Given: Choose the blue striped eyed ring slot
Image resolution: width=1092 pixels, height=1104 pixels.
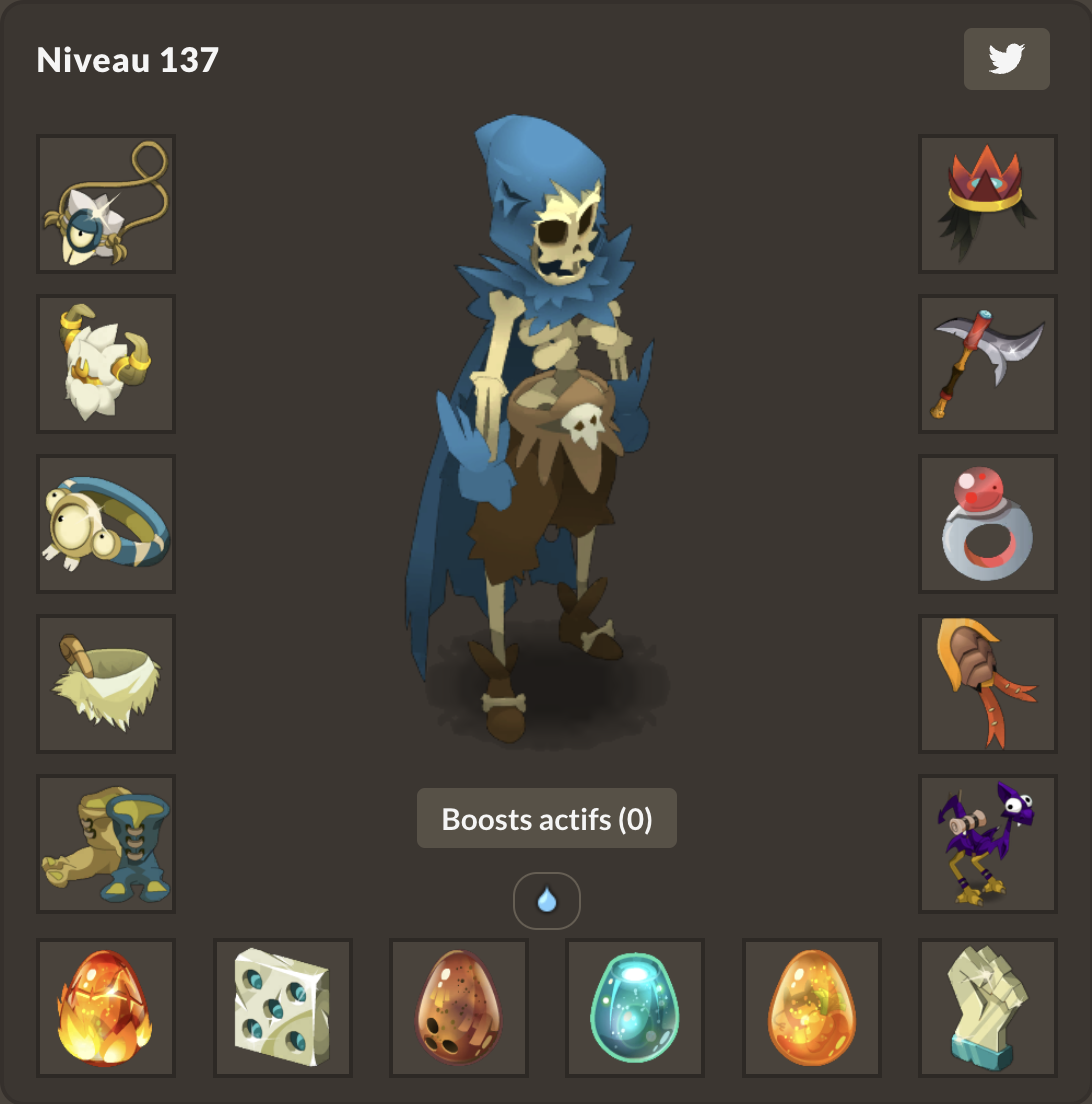Looking at the screenshot, I should [x=106, y=524].
